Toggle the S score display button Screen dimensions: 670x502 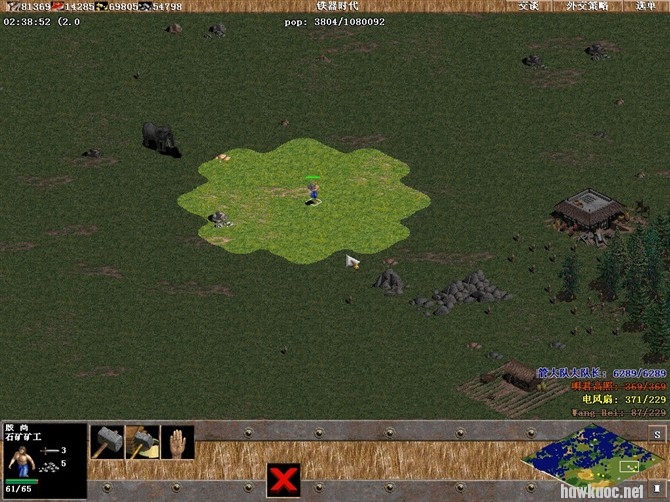(657, 433)
